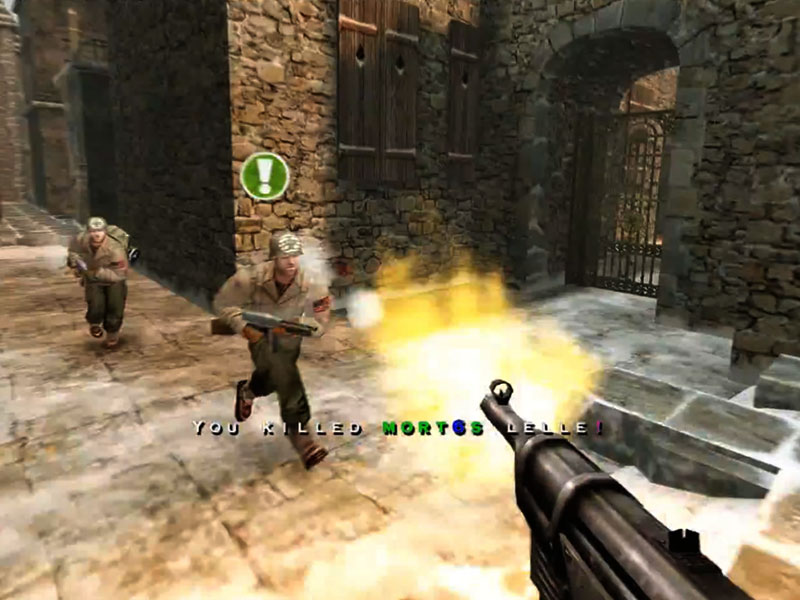Click the green exclamation mark icon
Screen dimensions: 800x600
[265, 176]
